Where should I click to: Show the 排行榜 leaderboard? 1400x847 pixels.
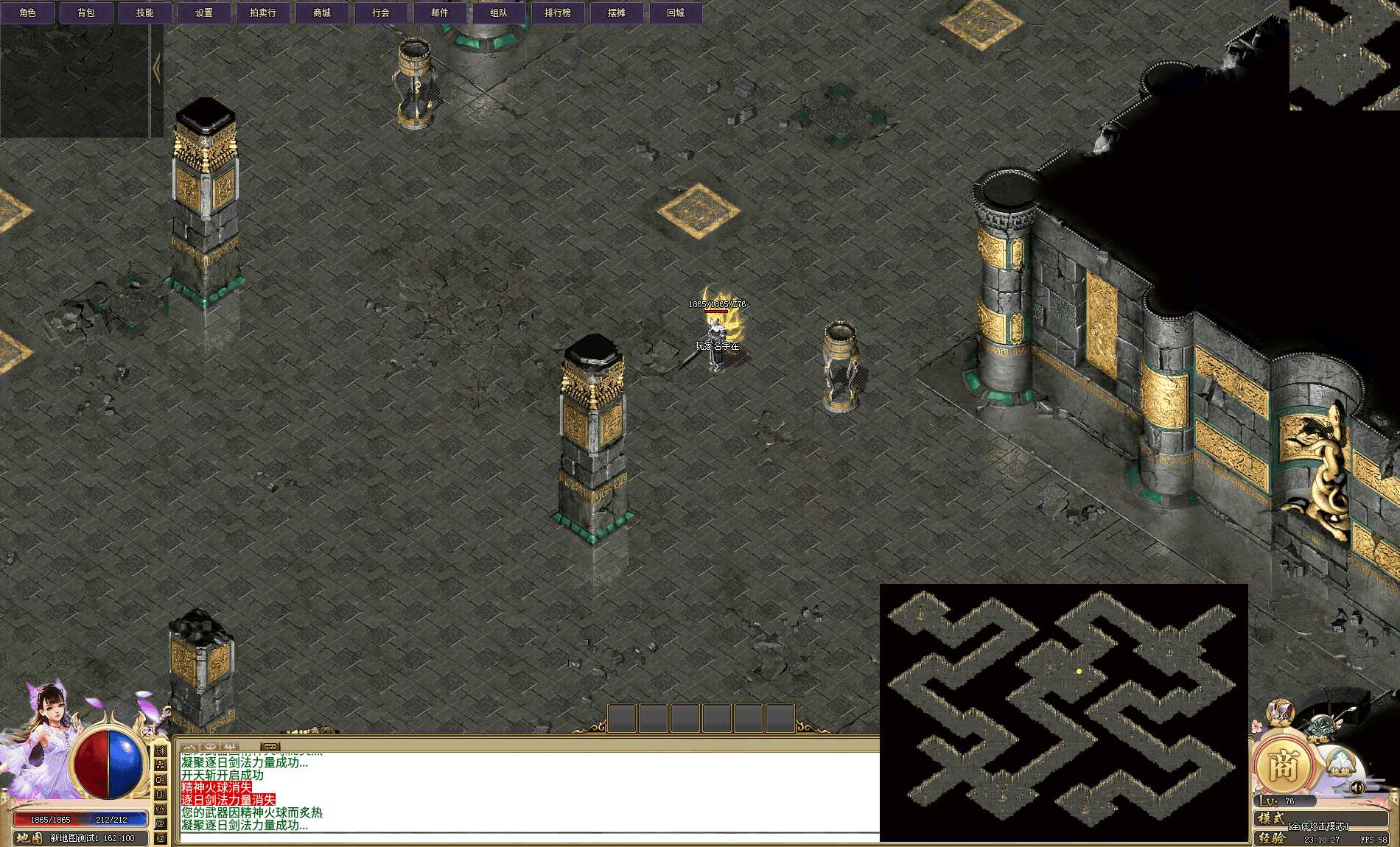[558, 13]
